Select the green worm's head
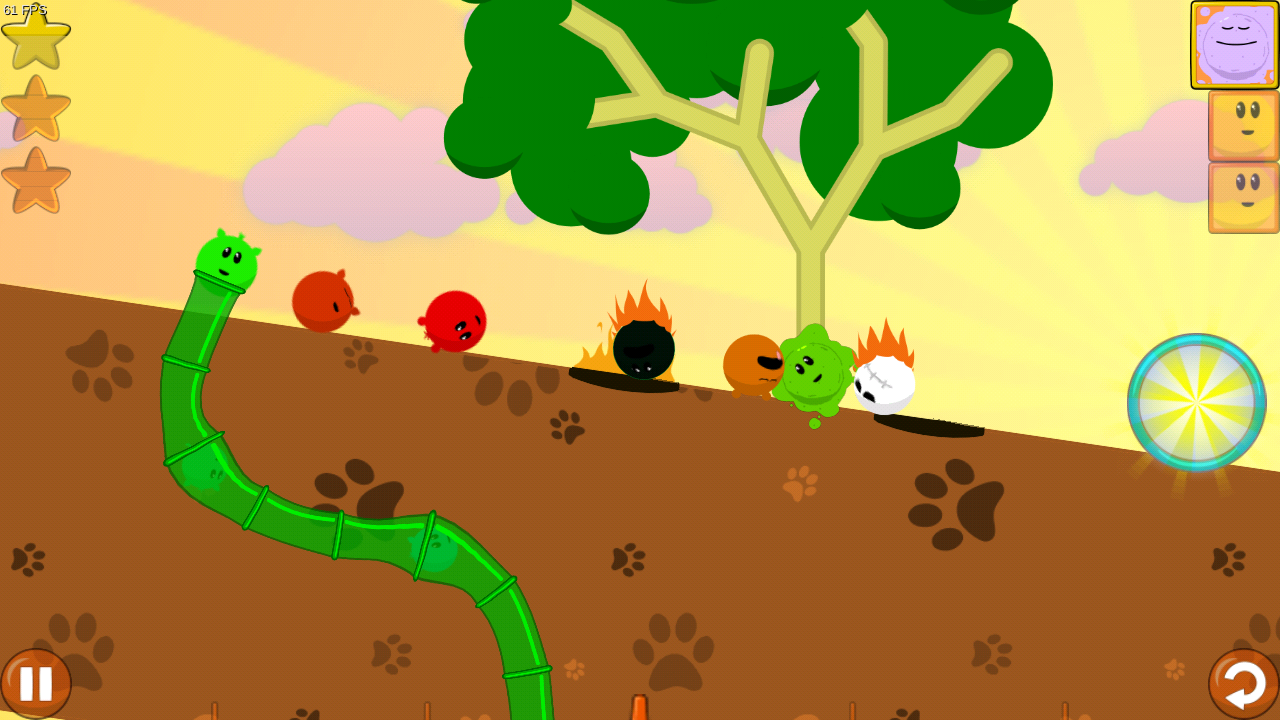Screen dimensions: 1280x720 pyautogui.click(x=225, y=258)
